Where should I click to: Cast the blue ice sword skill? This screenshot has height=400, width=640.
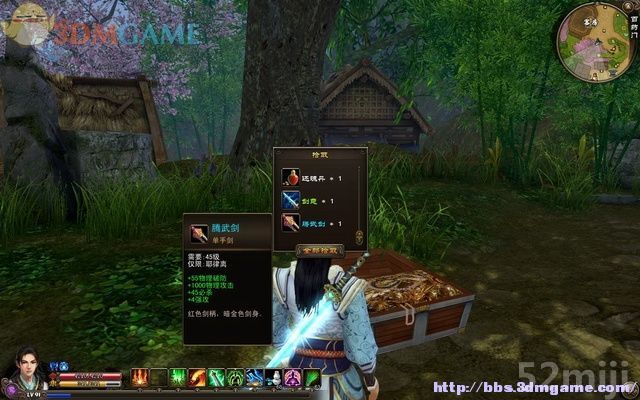point(255,377)
